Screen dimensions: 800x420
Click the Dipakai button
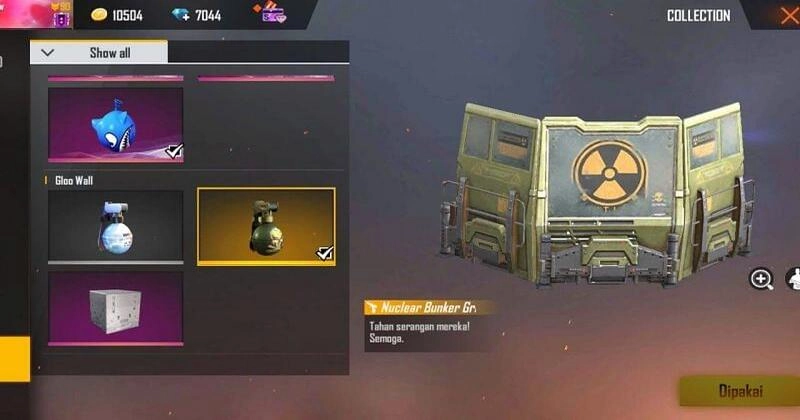point(738,391)
